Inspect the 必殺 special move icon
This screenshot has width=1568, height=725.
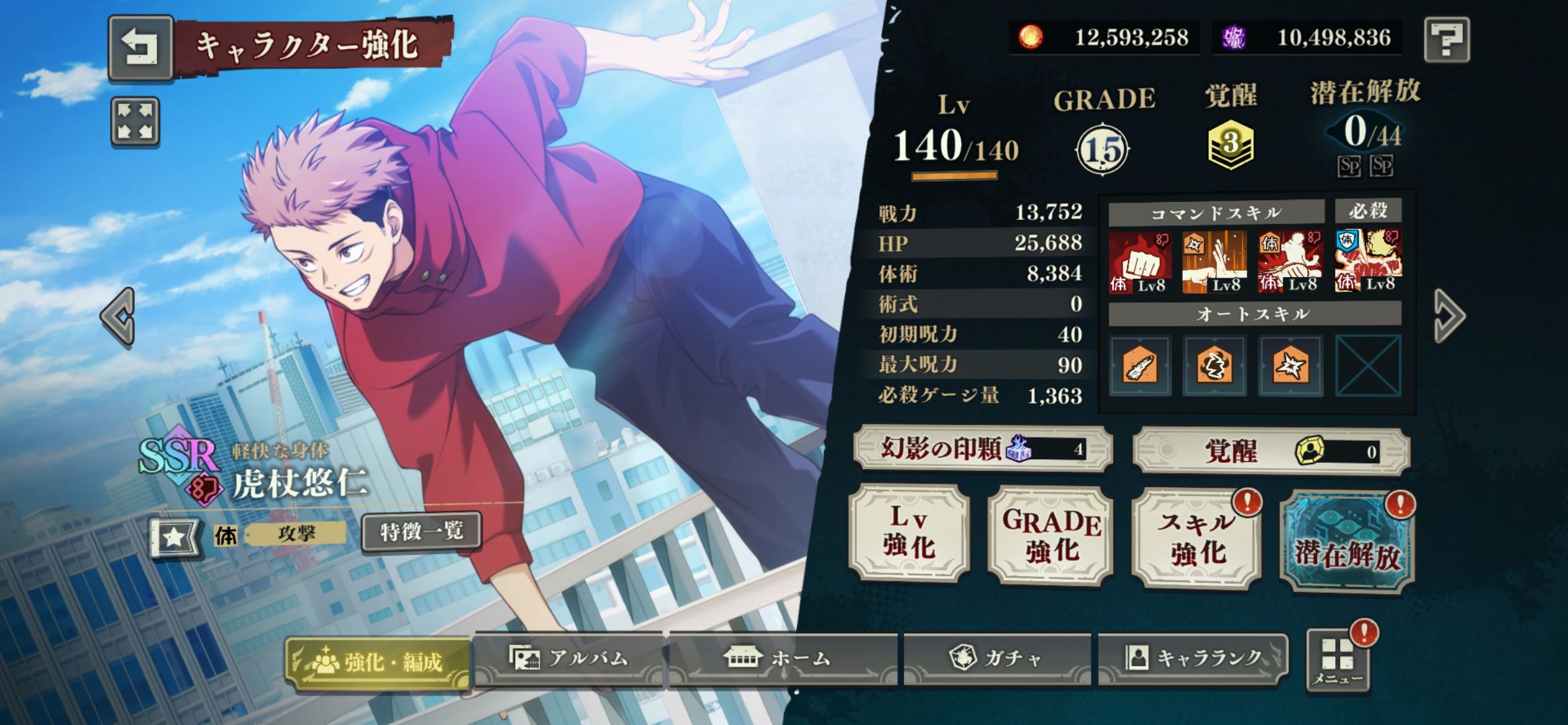click(1368, 260)
